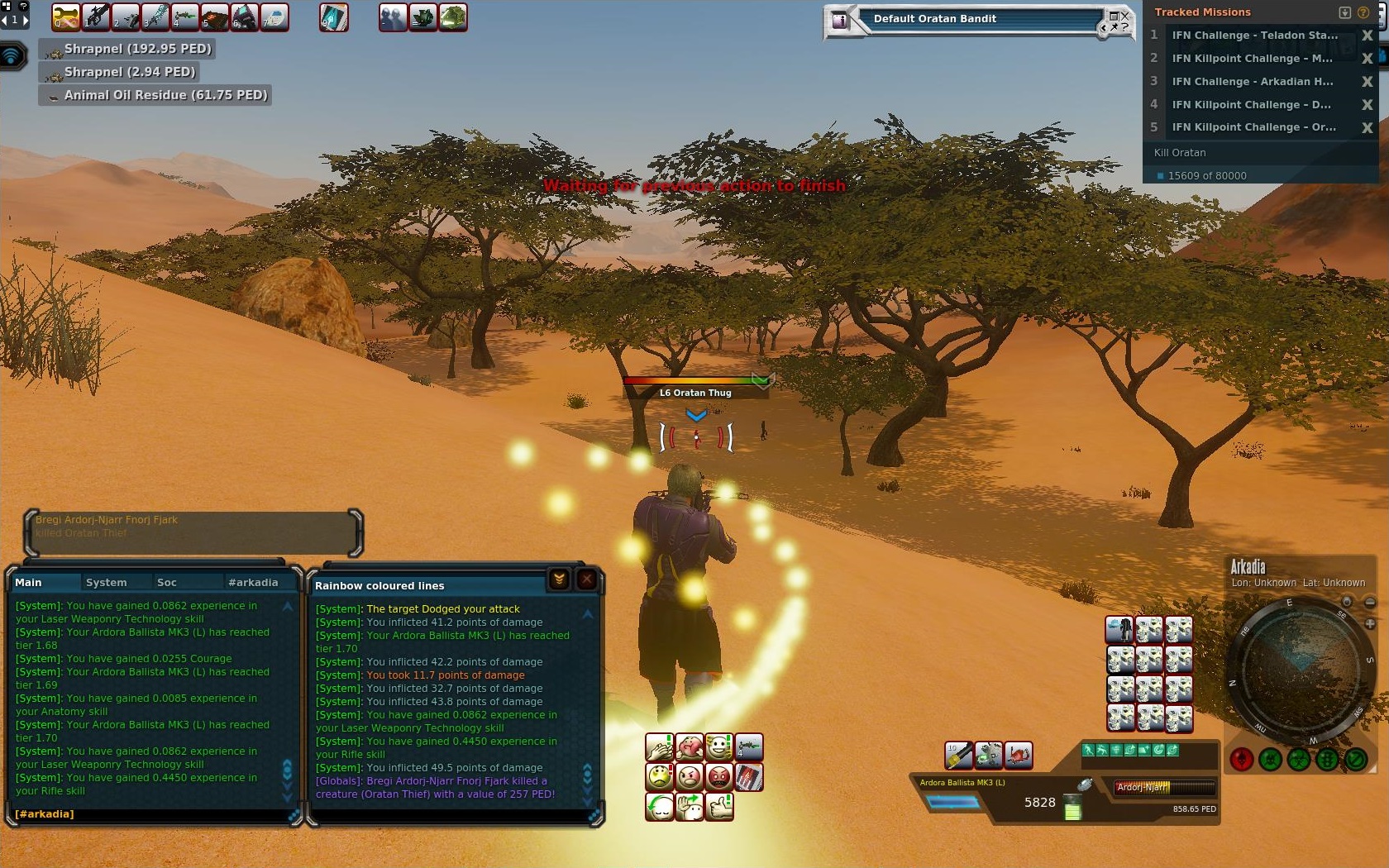Toggle the red skull radar filter

point(1241,759)
